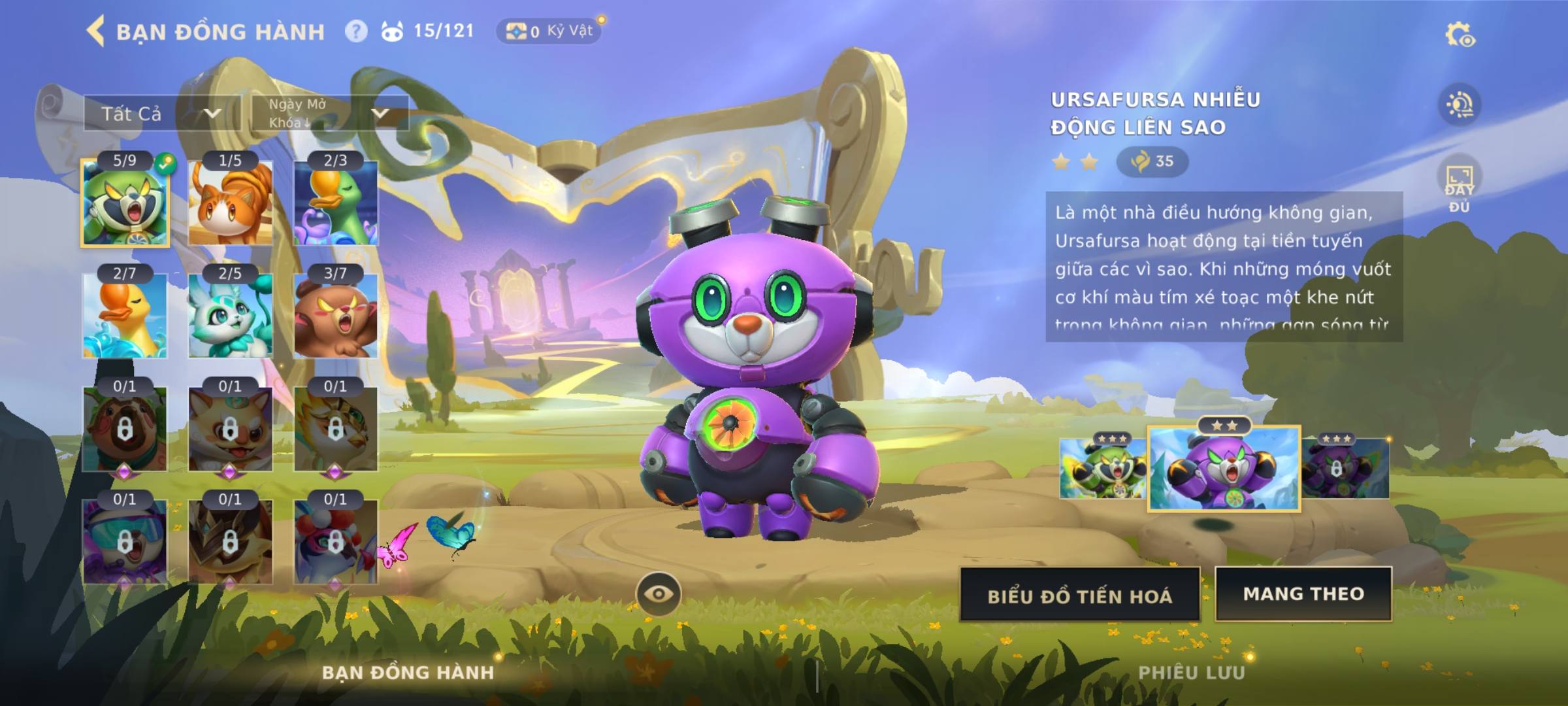Open BIỂU ĐỒ TIẾN HOÁ evolution chart

pos(1079,595)
